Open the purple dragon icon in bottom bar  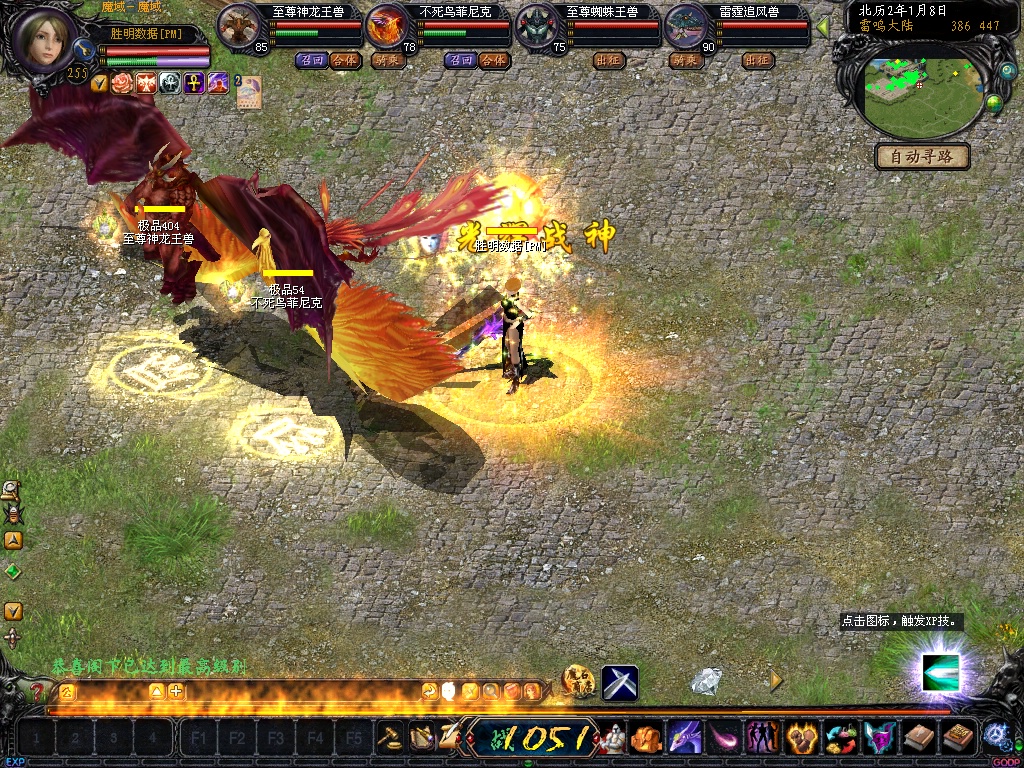tap(684, 738)
